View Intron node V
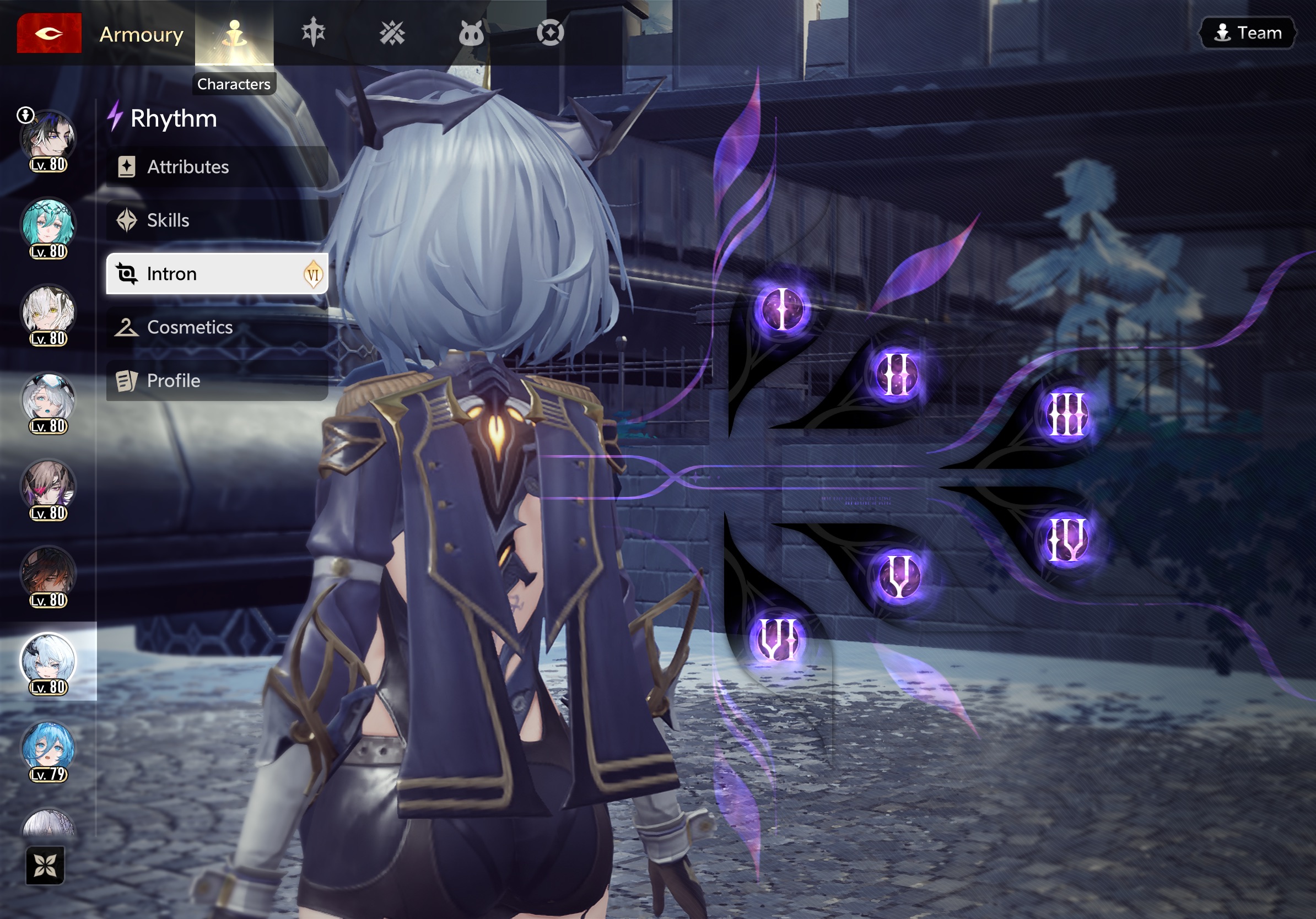 (898, 576)
